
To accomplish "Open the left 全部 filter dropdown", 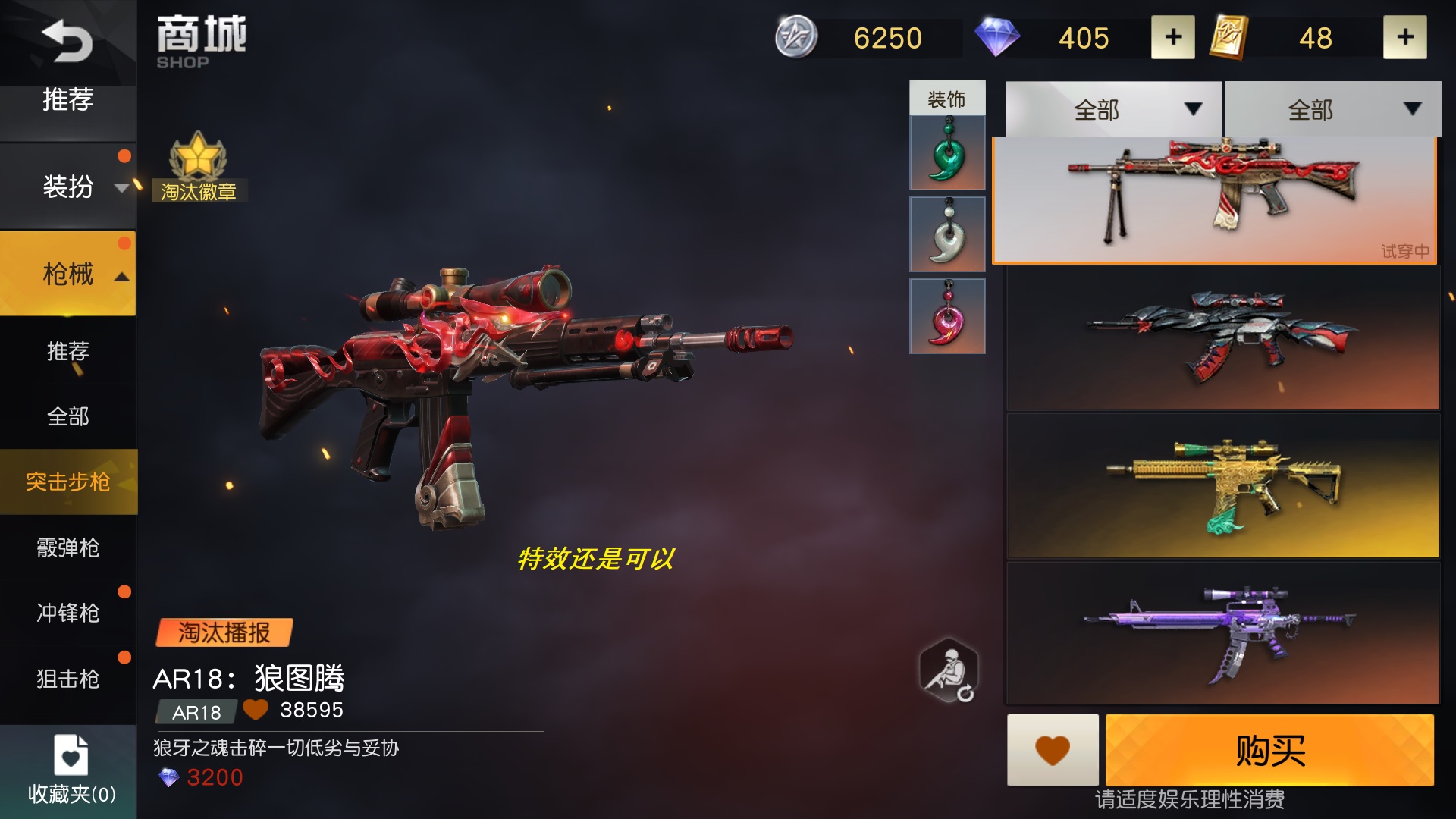I will 1111,109.
